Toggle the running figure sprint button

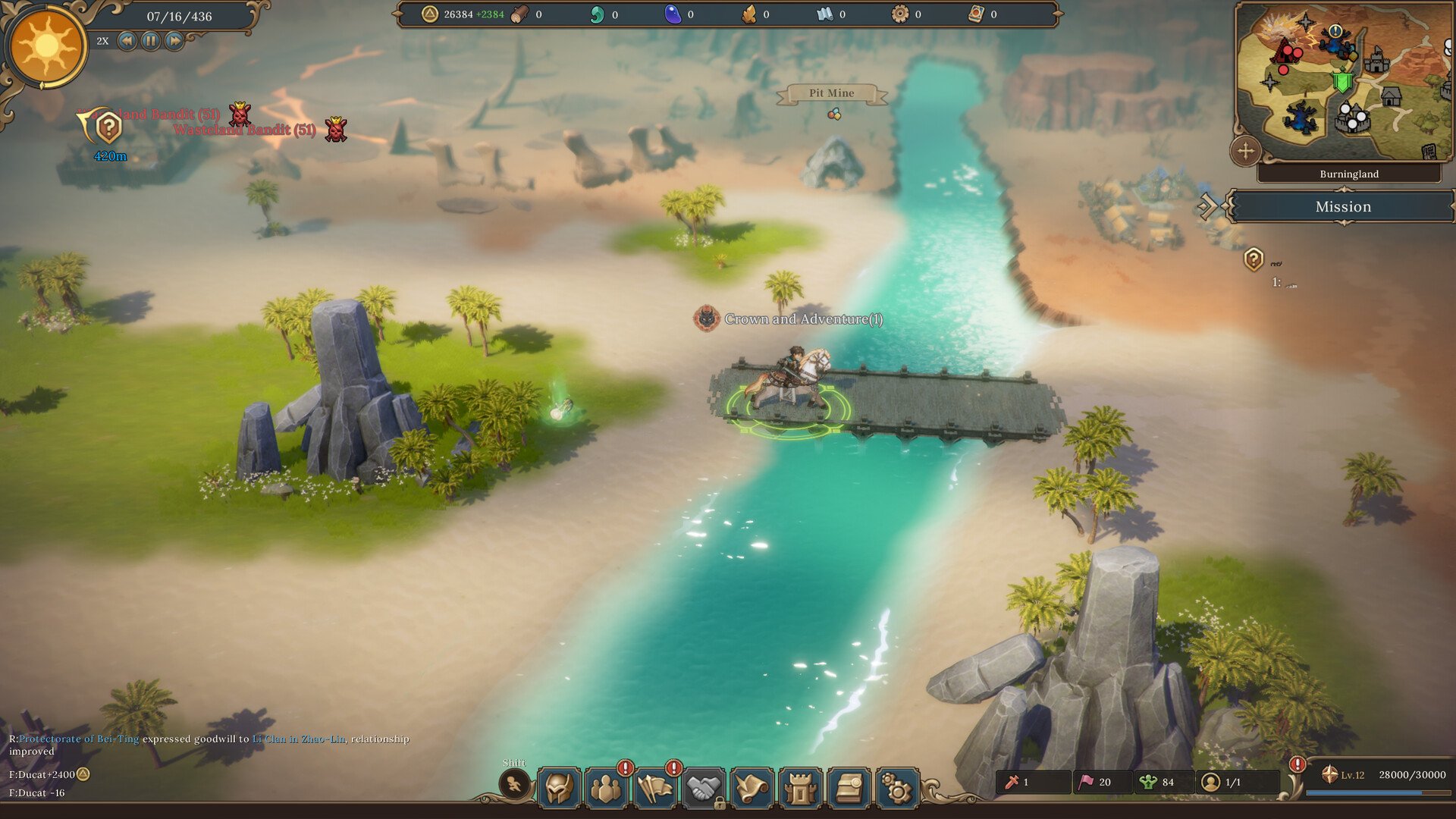click(514, 784)
